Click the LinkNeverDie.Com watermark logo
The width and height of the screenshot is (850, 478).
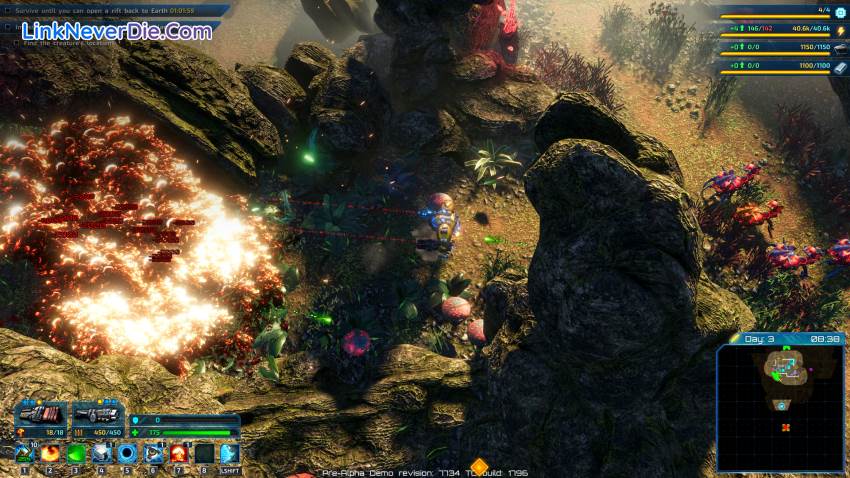[116, 31]
